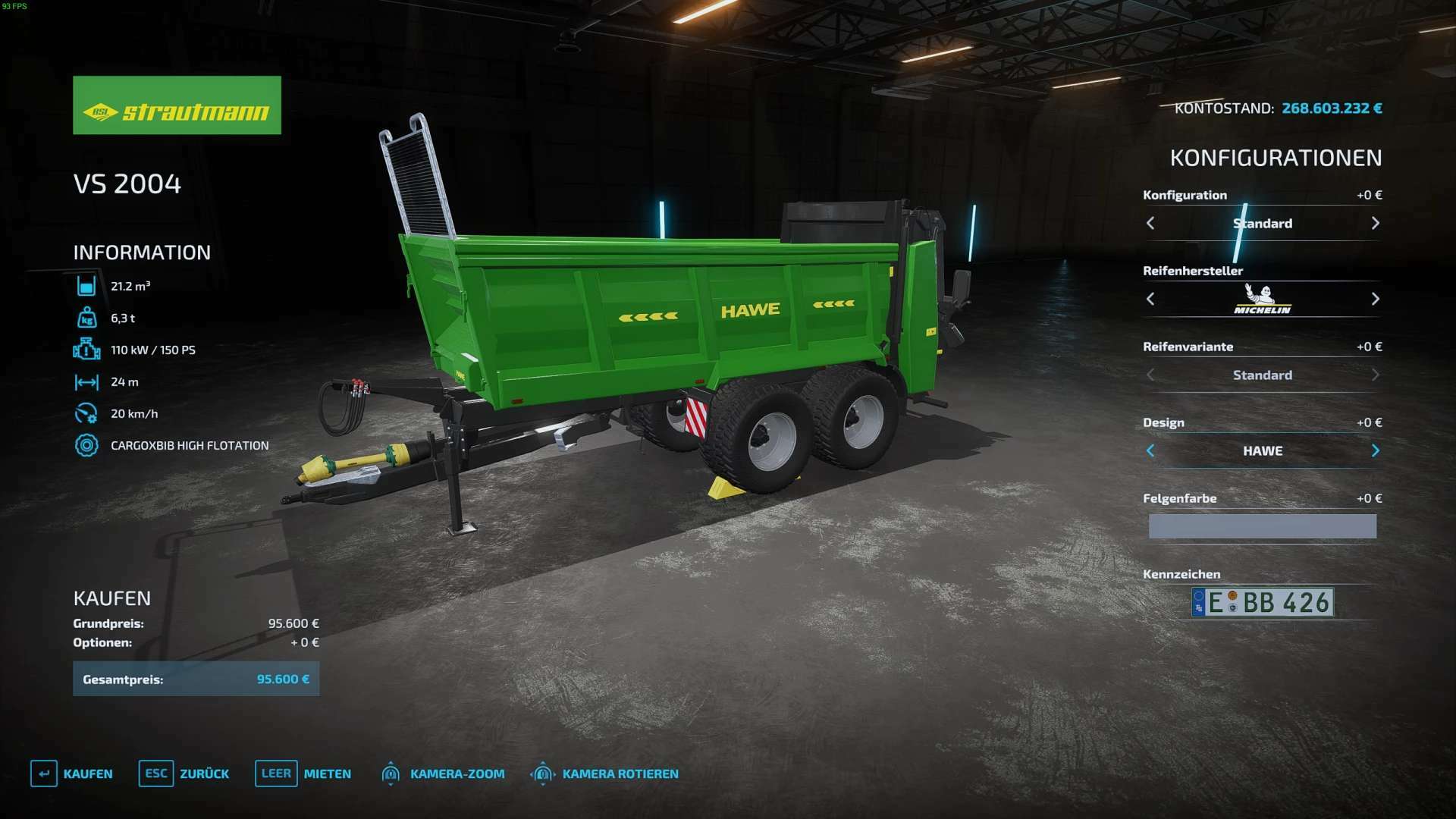The height and width of the screenshot is (819, 1456).
Task: Go back with ZURÜCK
Action: point(184,773)
